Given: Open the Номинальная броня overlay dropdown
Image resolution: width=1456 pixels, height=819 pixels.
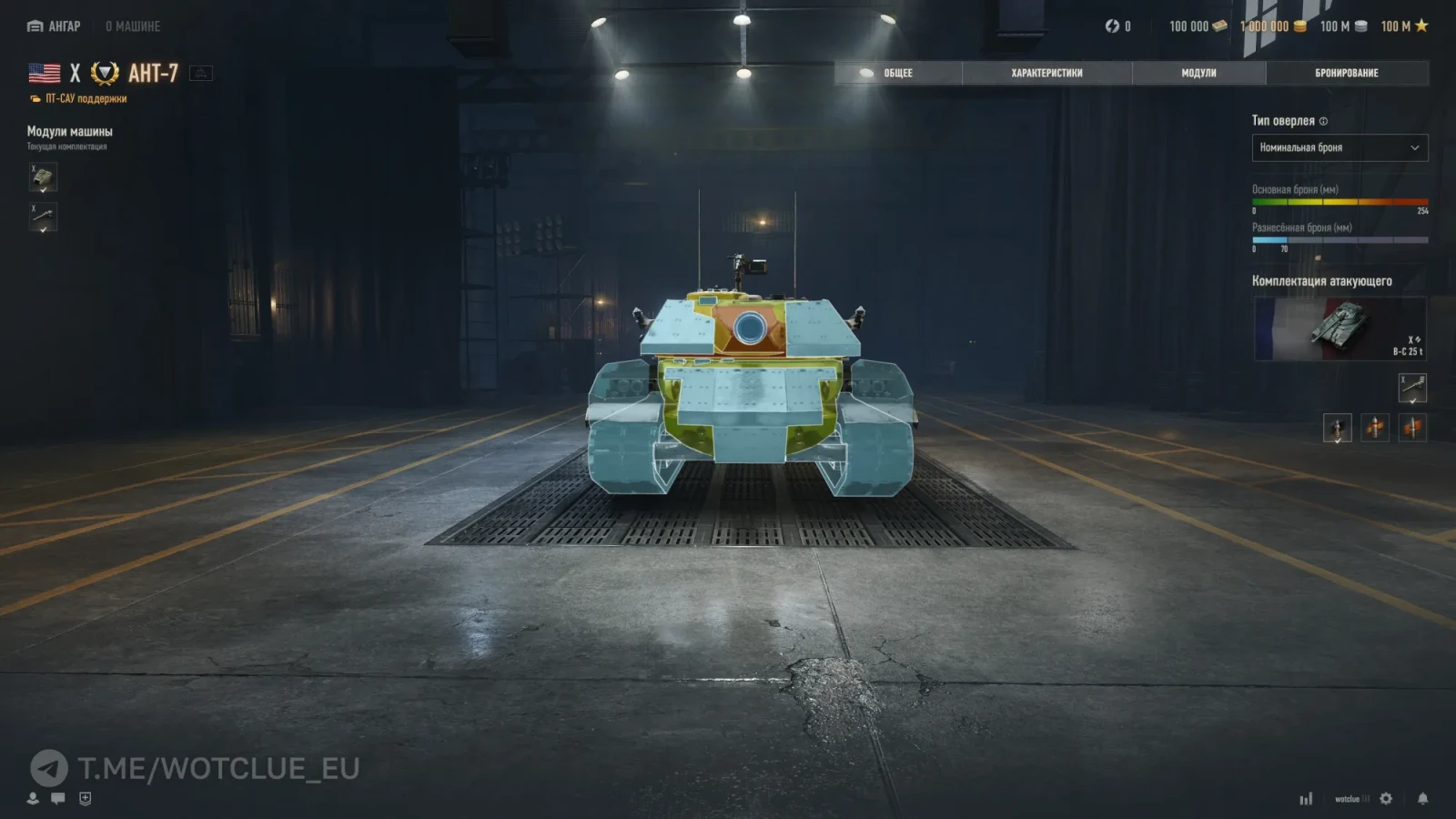Looking at the screenshot, I should [1340, 147].
